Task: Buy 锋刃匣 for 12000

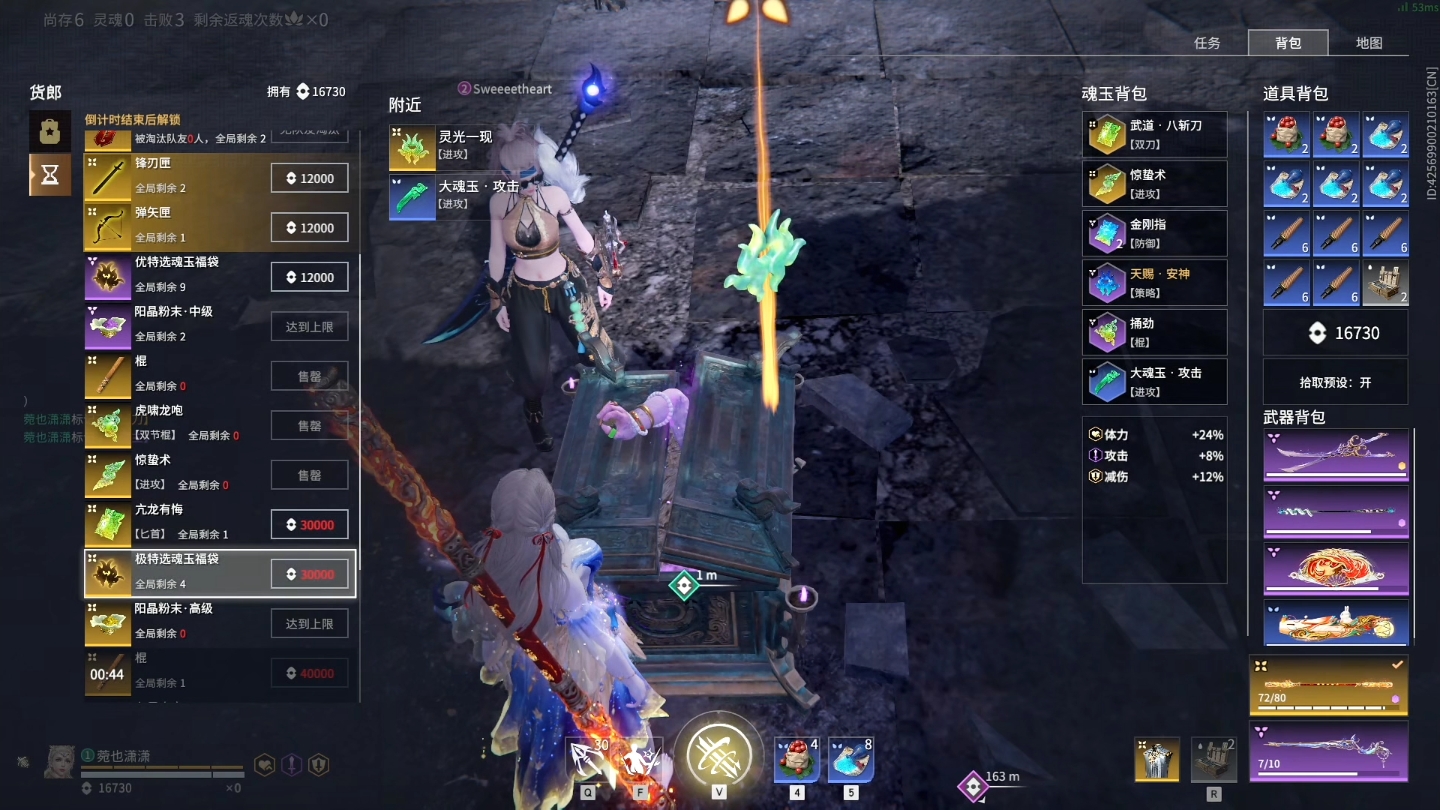Action: (309, 178)
